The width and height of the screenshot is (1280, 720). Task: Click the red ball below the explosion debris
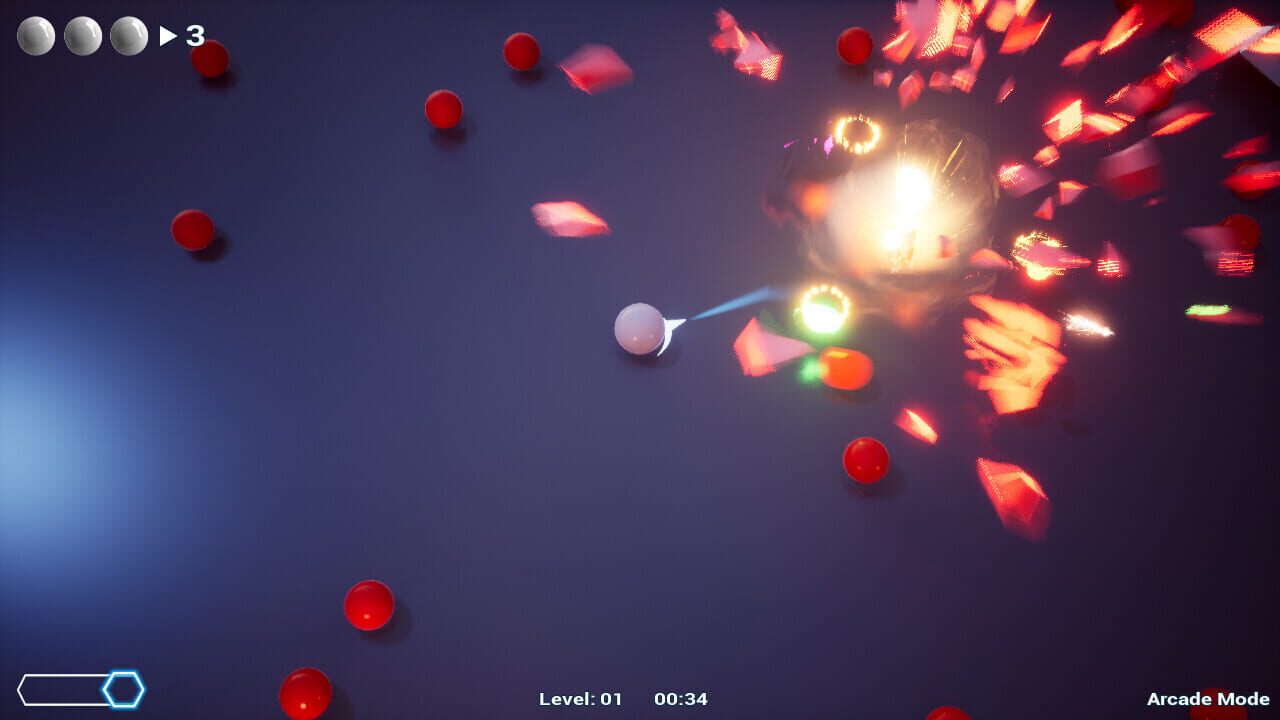(866, 462)
